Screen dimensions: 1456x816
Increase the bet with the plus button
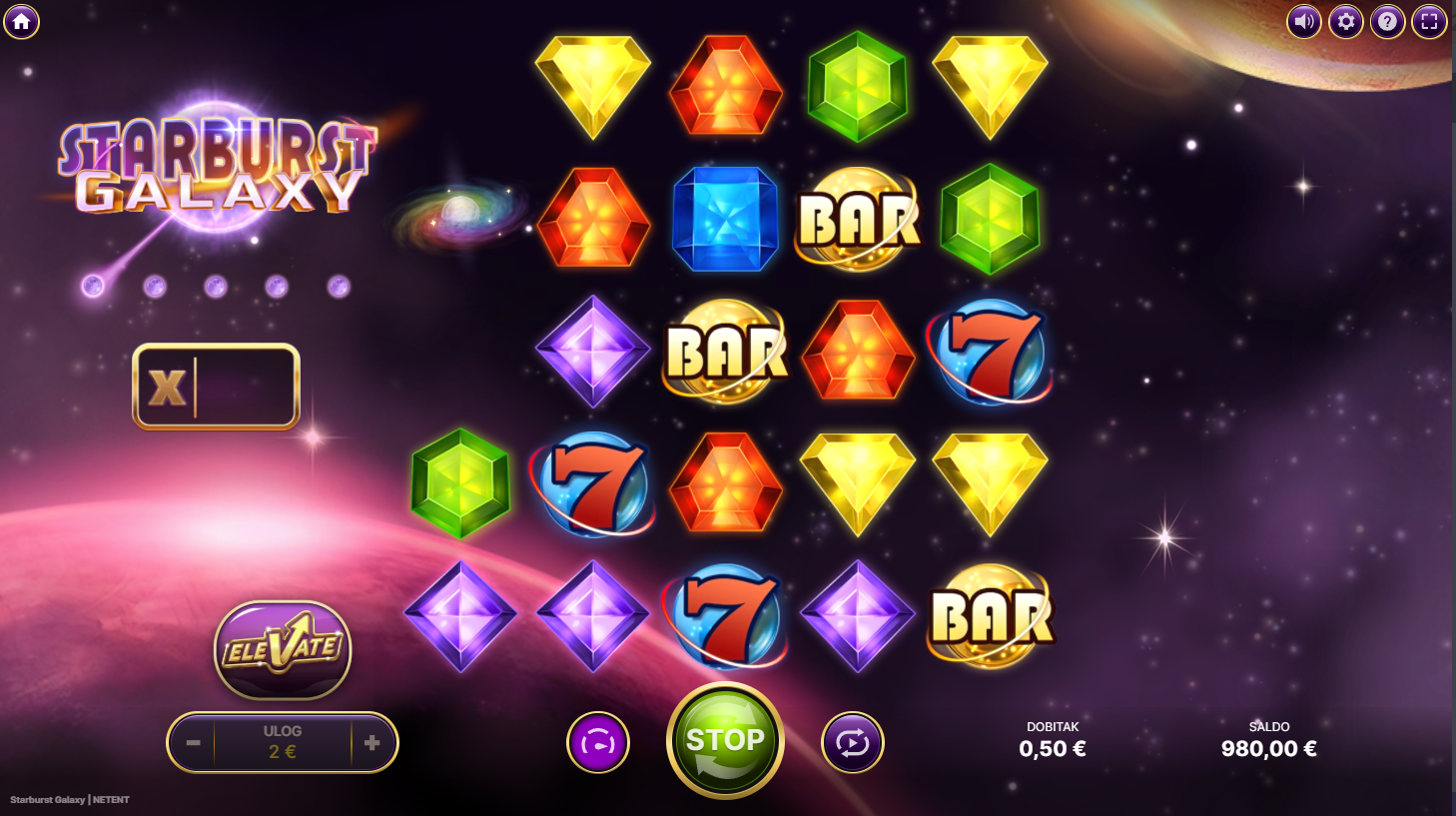(371, 743)
